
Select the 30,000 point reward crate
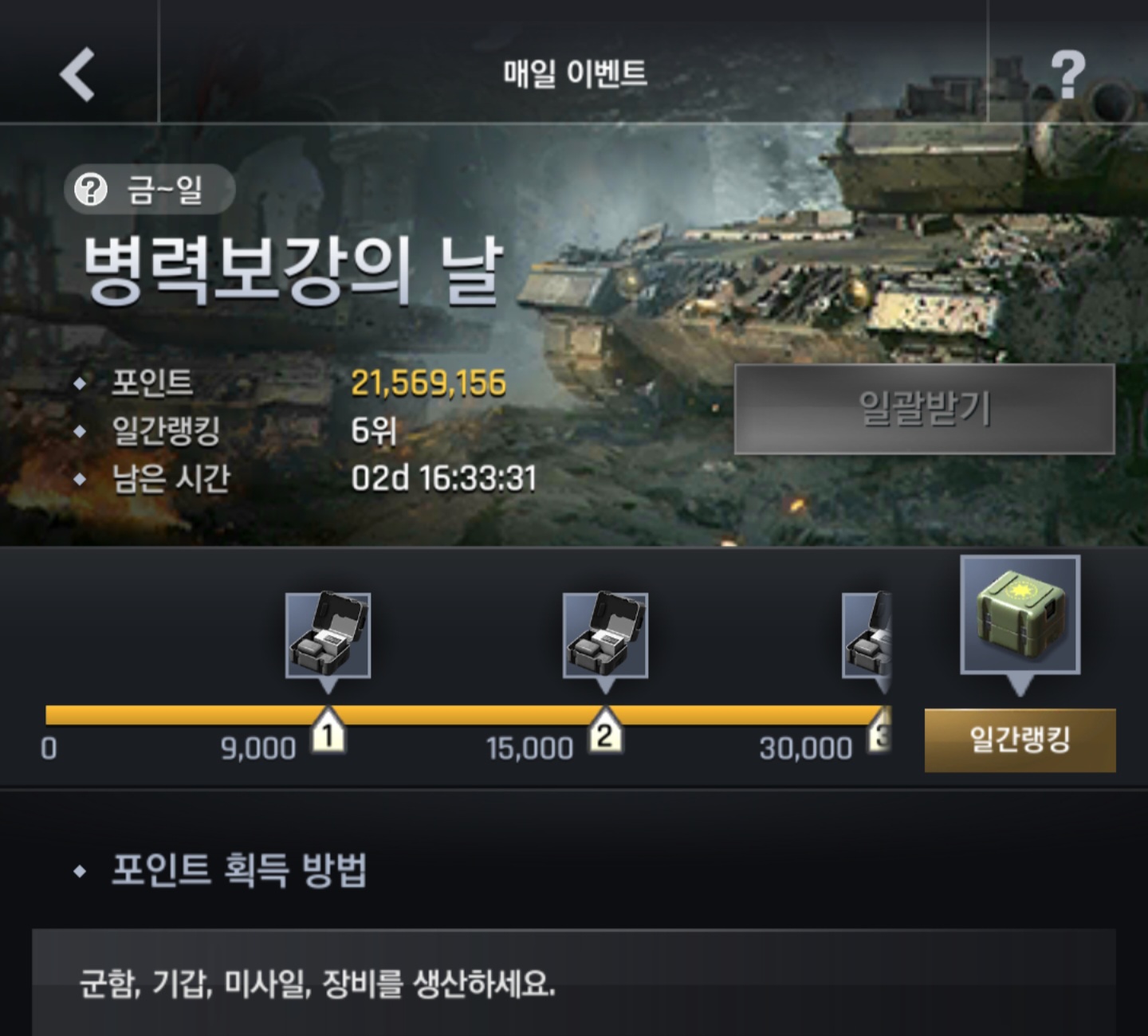[868, 635]
